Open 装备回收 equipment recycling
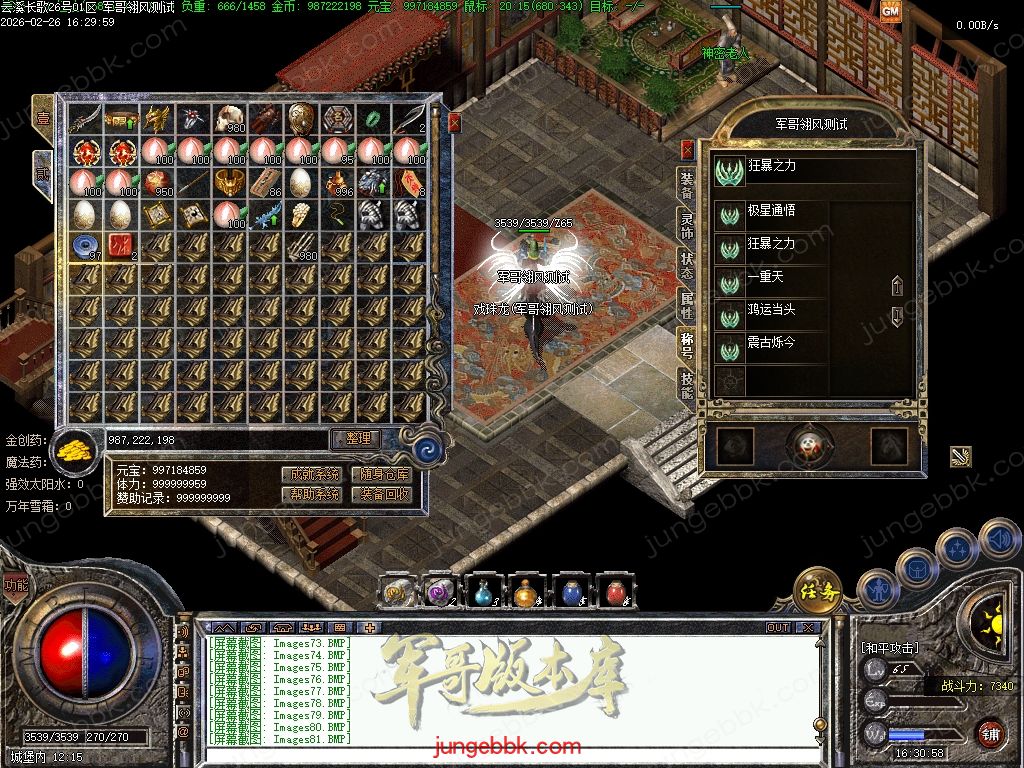This screenshot has height=768, width=1024. (x=385, y=494)
